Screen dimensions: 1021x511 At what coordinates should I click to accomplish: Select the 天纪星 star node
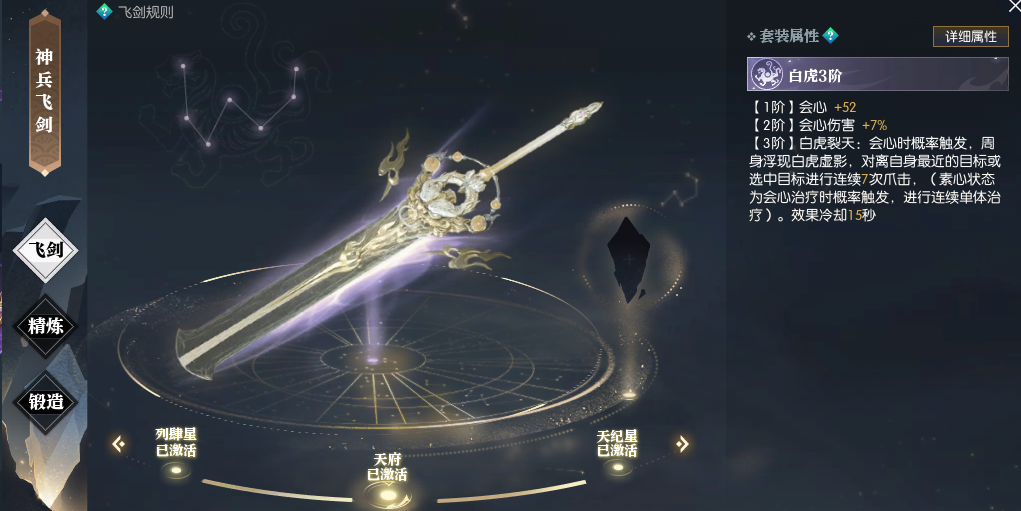tap(617, 467)
